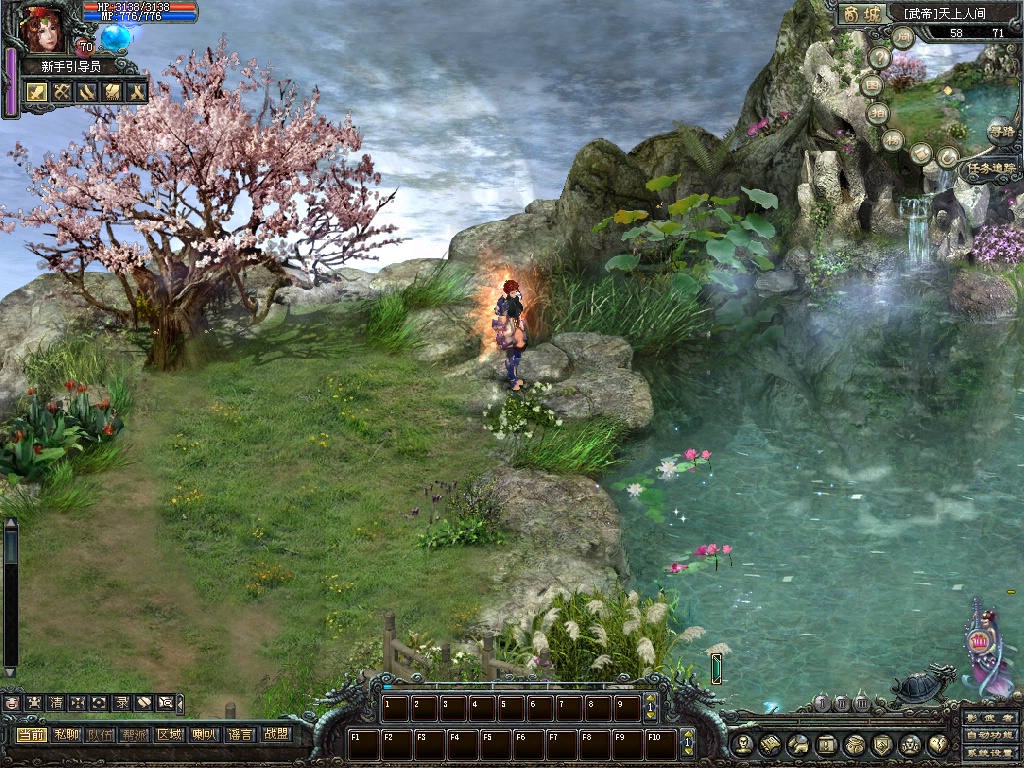1024x768 pixels.
Task: Toggle the 任务追踪 quest tracker
Action: (x=990, y=169)
